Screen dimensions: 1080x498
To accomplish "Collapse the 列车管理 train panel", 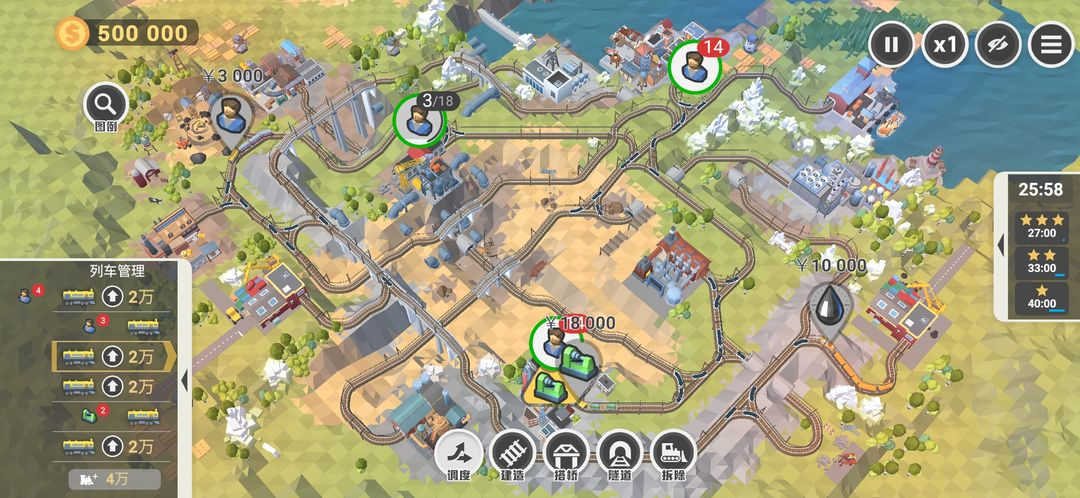I will [185, 380].
